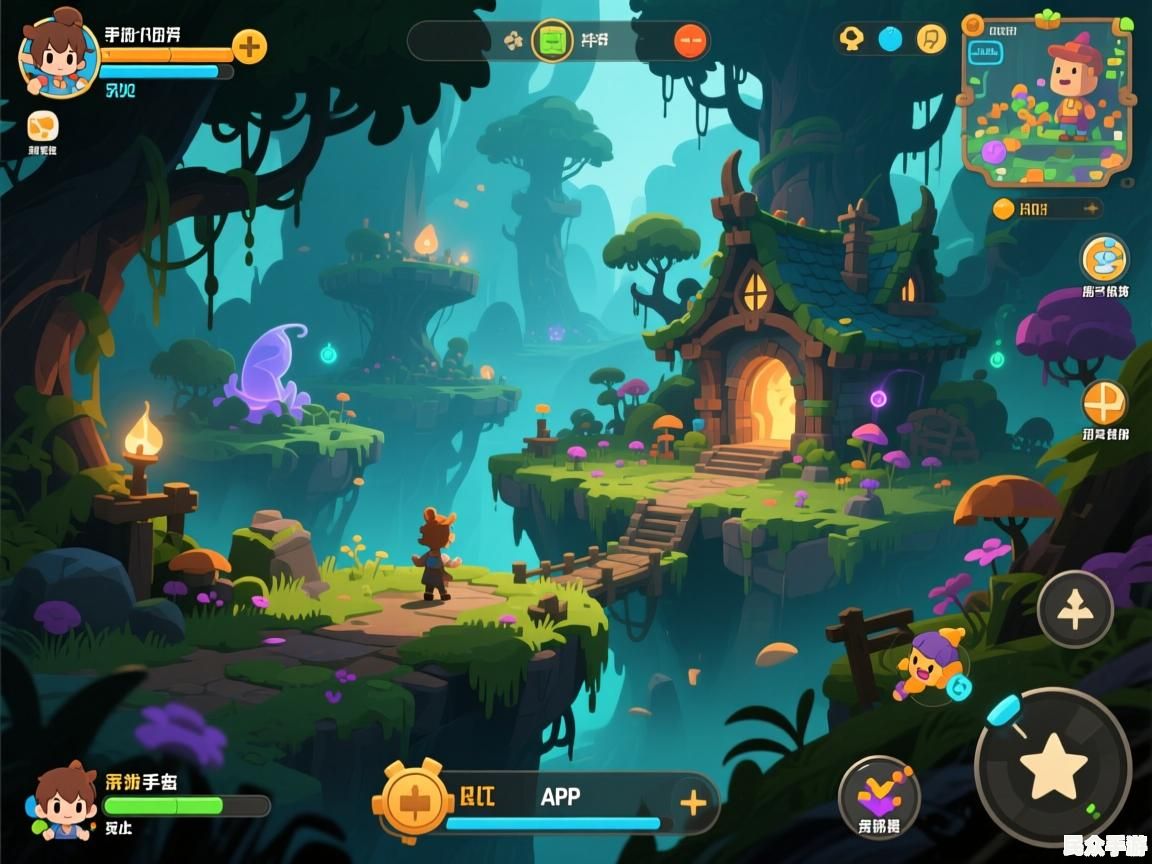Activate the arrow jump button
Image resolution: width=1152 pixels, height=864 pixels.
[1075, 609]
